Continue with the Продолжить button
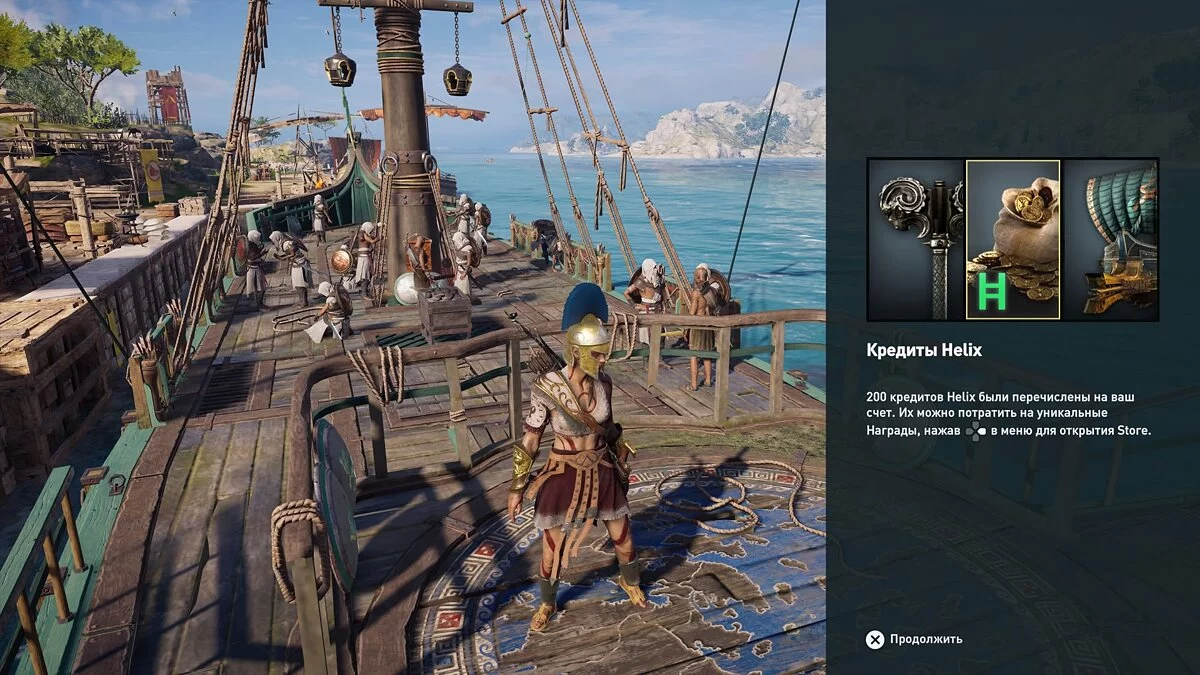The image size is (1200, 675). pos(914,639)
